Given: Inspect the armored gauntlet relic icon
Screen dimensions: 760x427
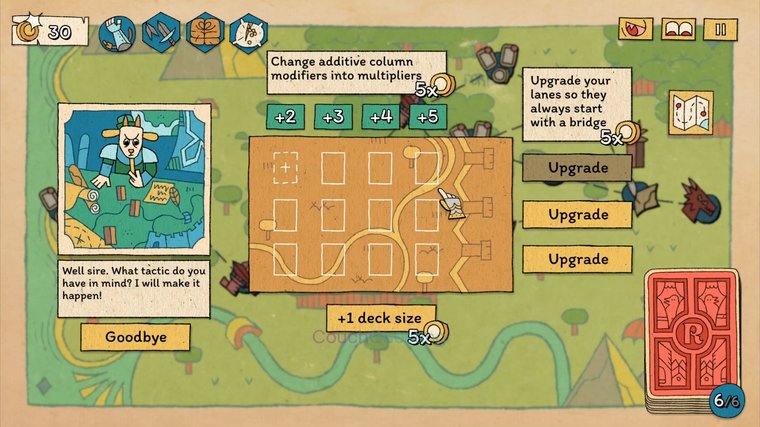Looking at the screenshot, I should tap(118, 32).
